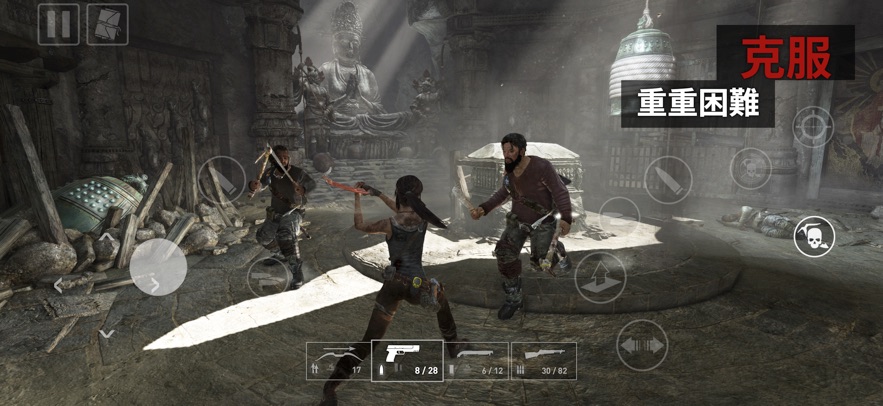Screen dimensions: 883x406
Task: Tap the virtual movement joystick
Action: click(158, 268)
